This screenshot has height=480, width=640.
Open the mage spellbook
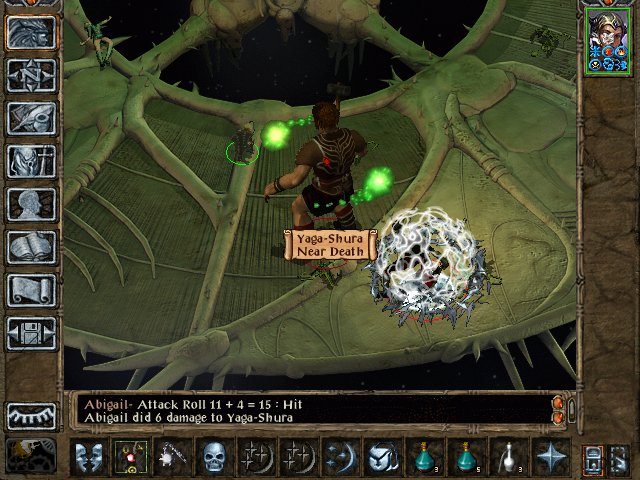31,247
